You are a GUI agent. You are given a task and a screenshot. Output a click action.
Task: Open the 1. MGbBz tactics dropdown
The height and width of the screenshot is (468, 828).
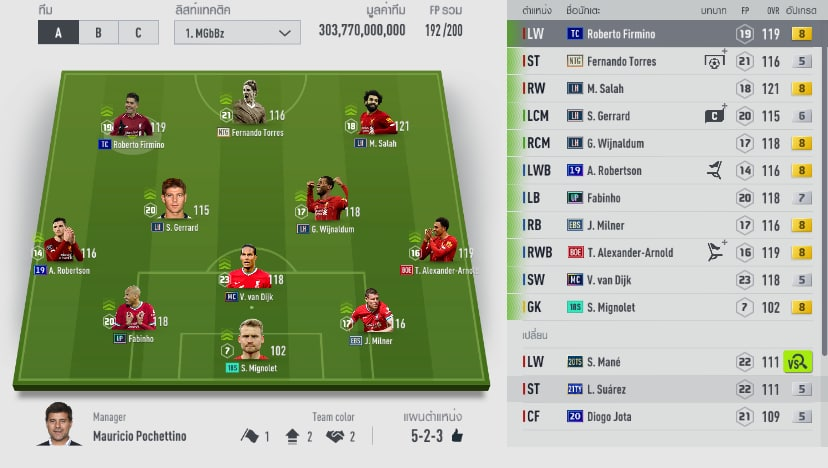pyautogui.click(x=236, y=32)
